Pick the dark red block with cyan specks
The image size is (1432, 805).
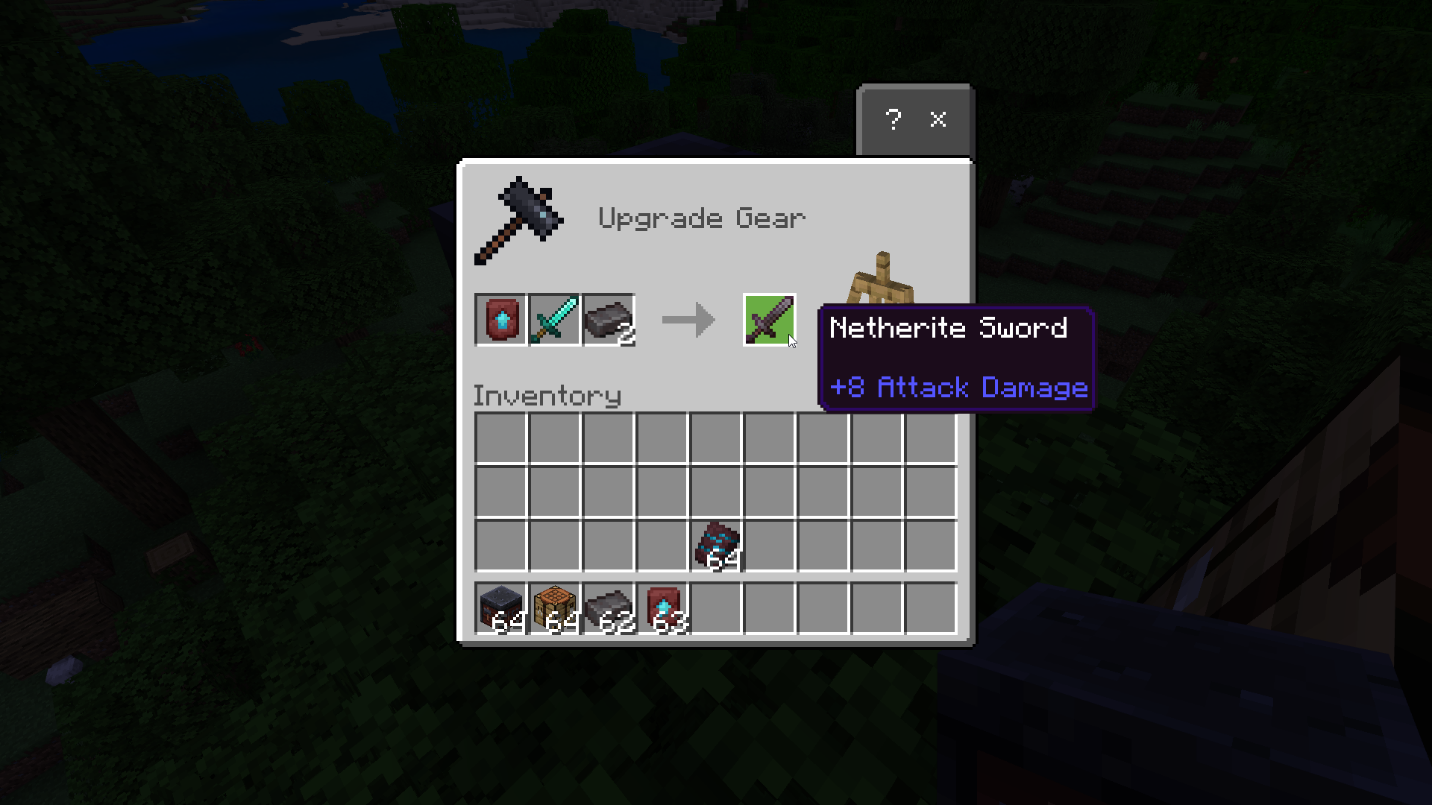point(716,545)
